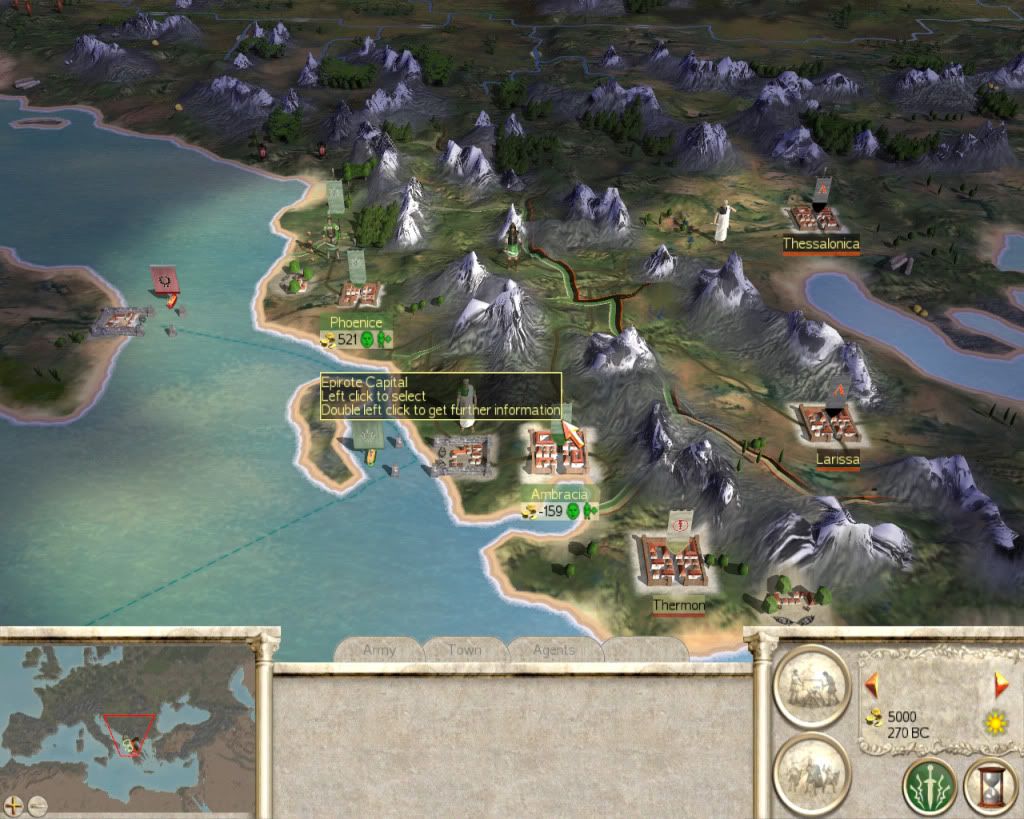This screenshot has width=1024, height=819.
Task: Select the Ambracia settlement label
Action: coord(560,494)
